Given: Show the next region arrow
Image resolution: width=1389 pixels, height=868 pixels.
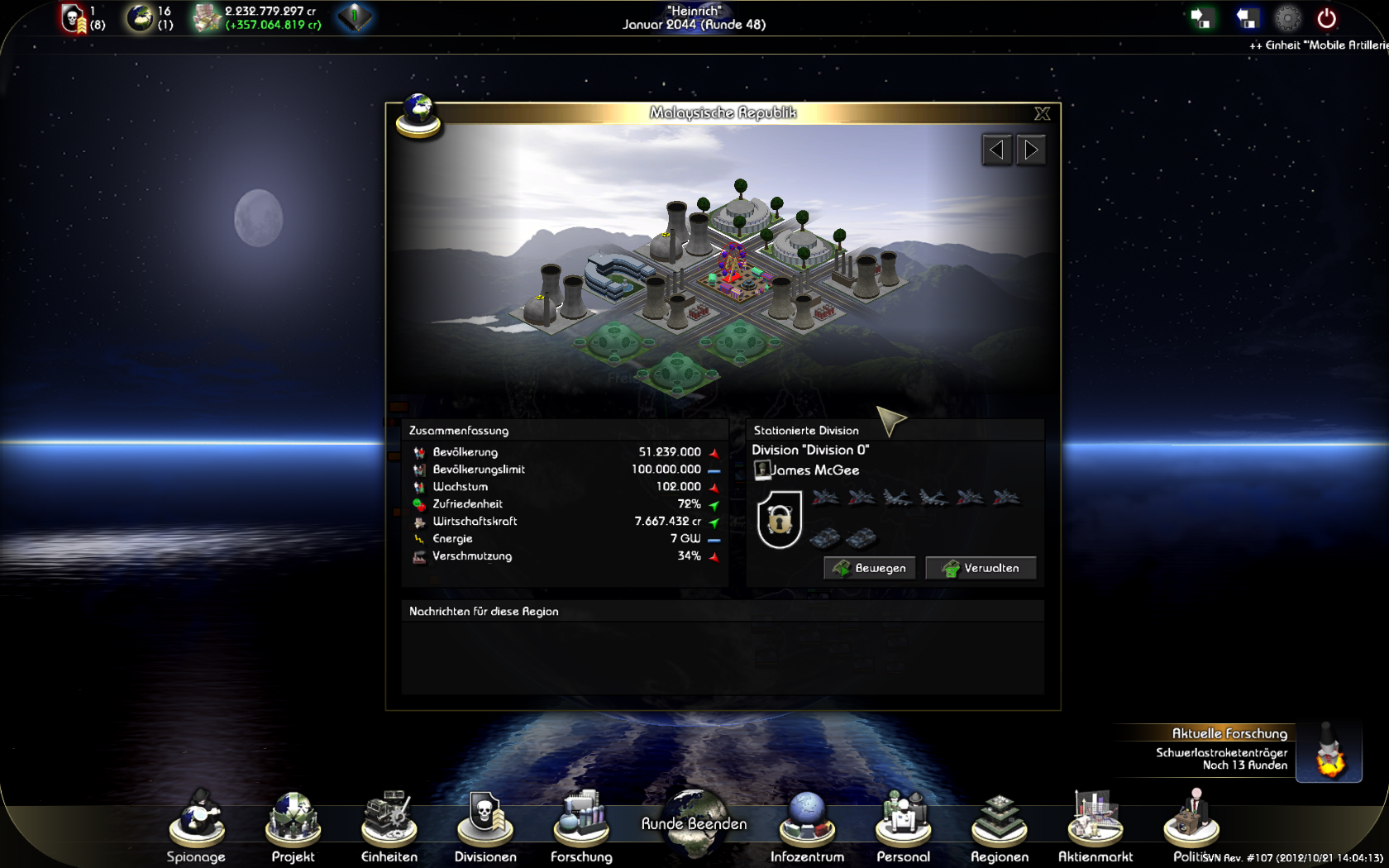Looking at the screenshot, I should pyautogui.click(x=1031, y=150).
